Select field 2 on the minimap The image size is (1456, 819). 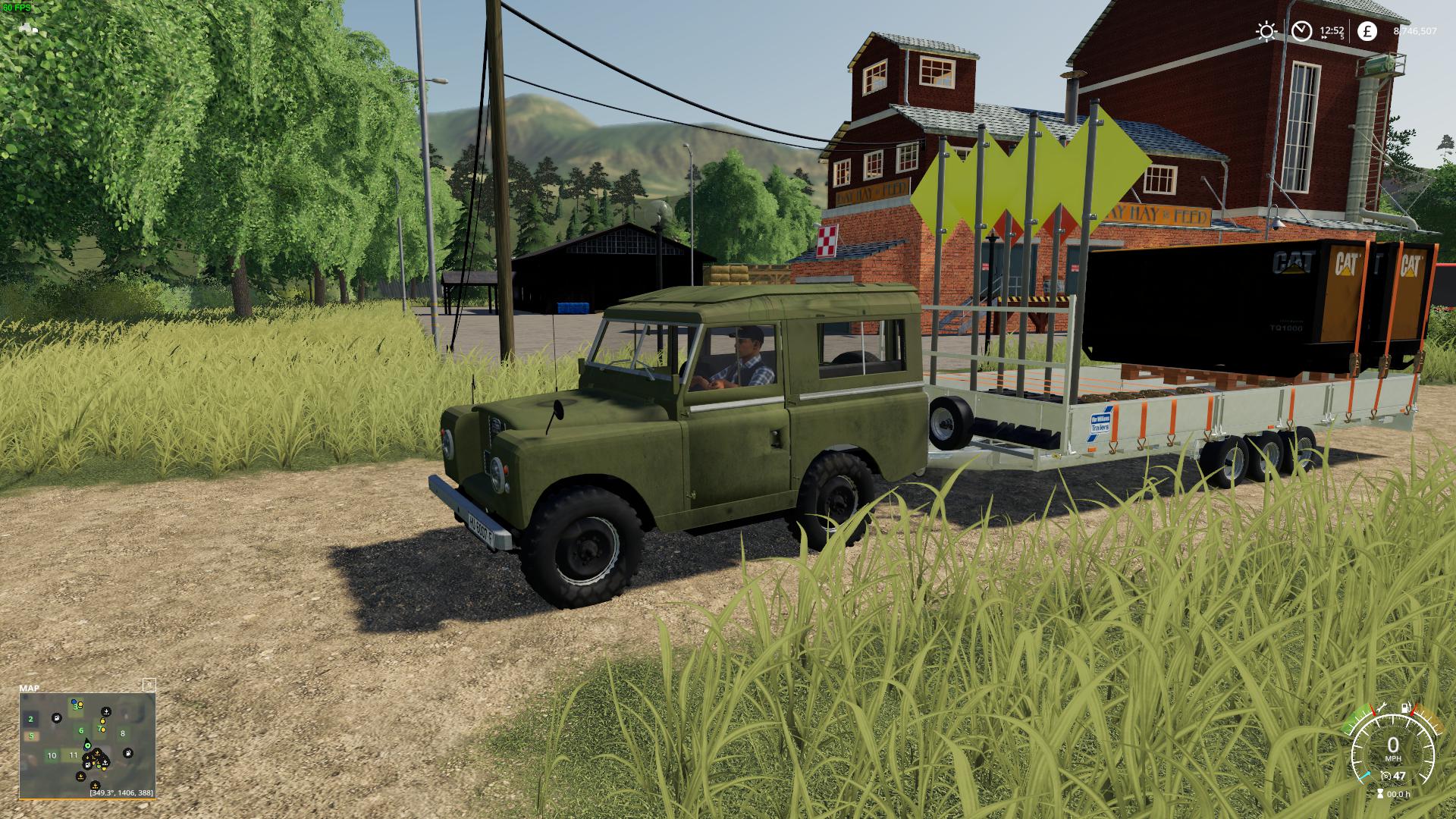coord(31,719)
